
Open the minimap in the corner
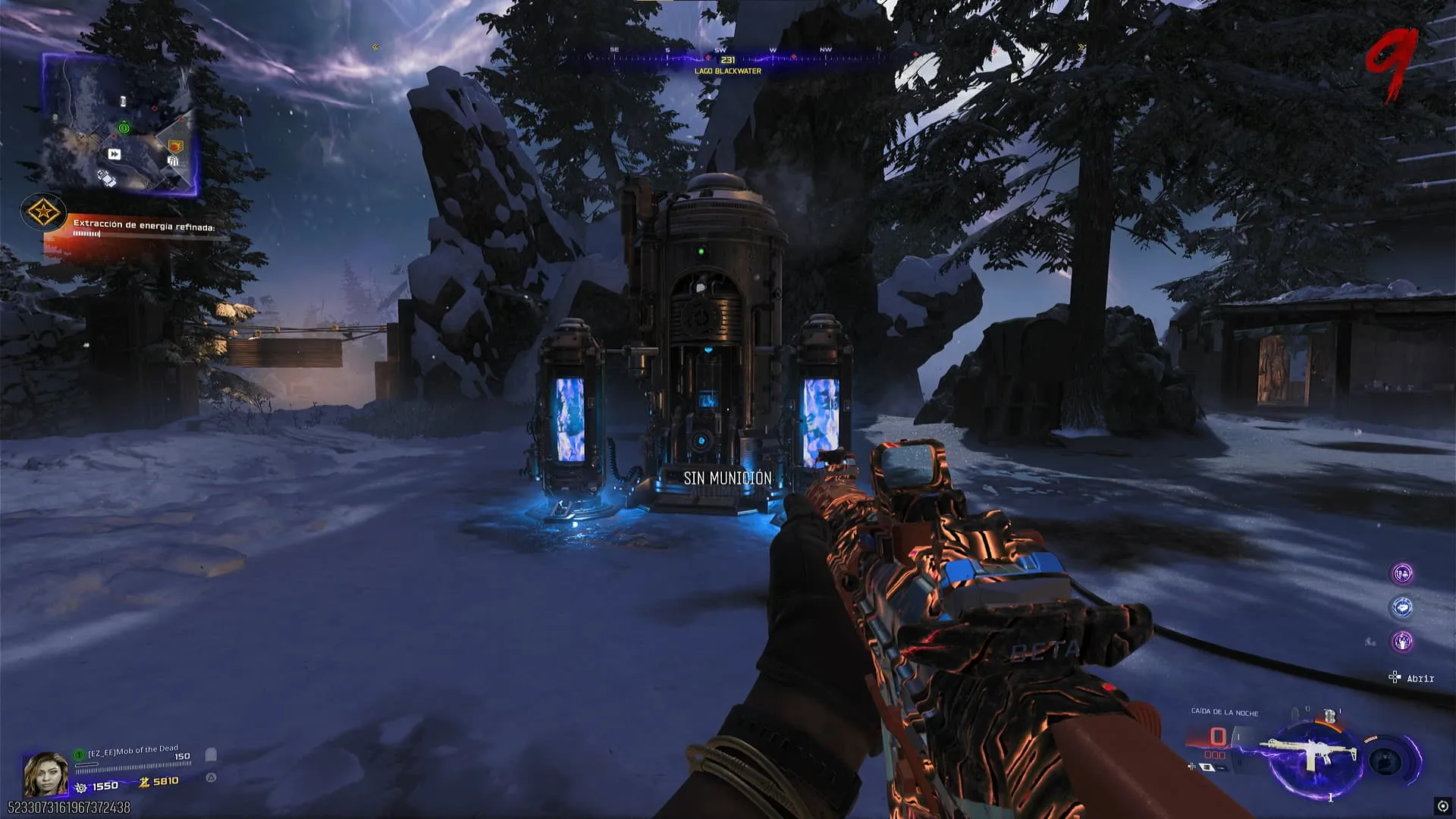coord(120,125)
